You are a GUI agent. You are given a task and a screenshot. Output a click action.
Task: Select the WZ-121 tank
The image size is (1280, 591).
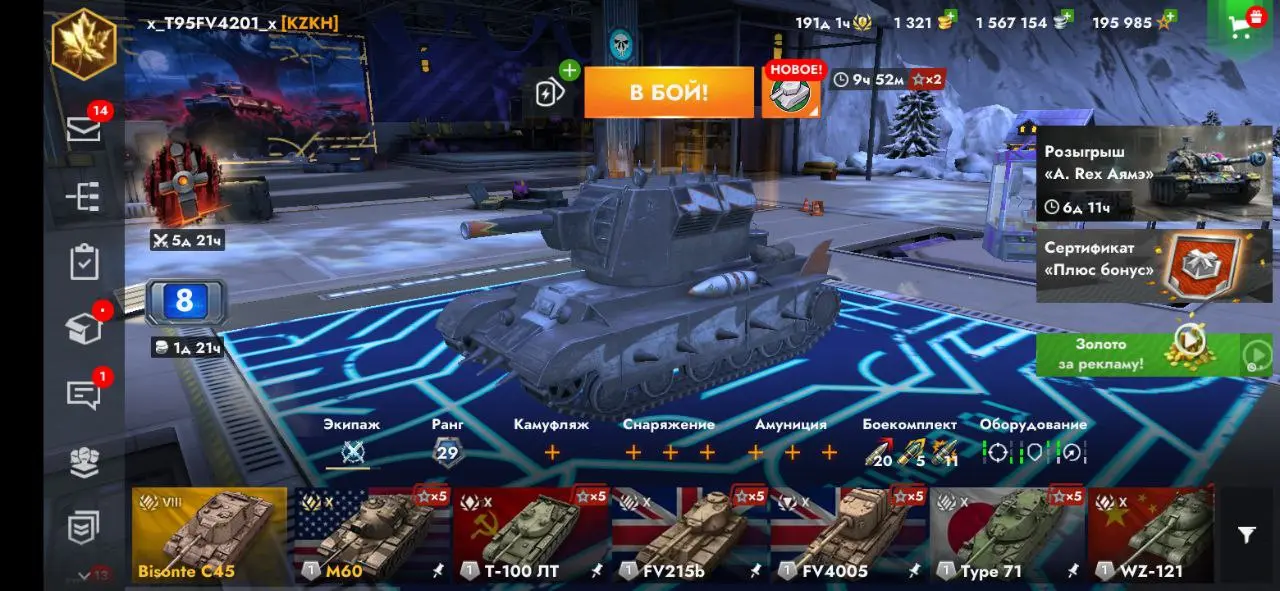click(x=1150, y=535)
